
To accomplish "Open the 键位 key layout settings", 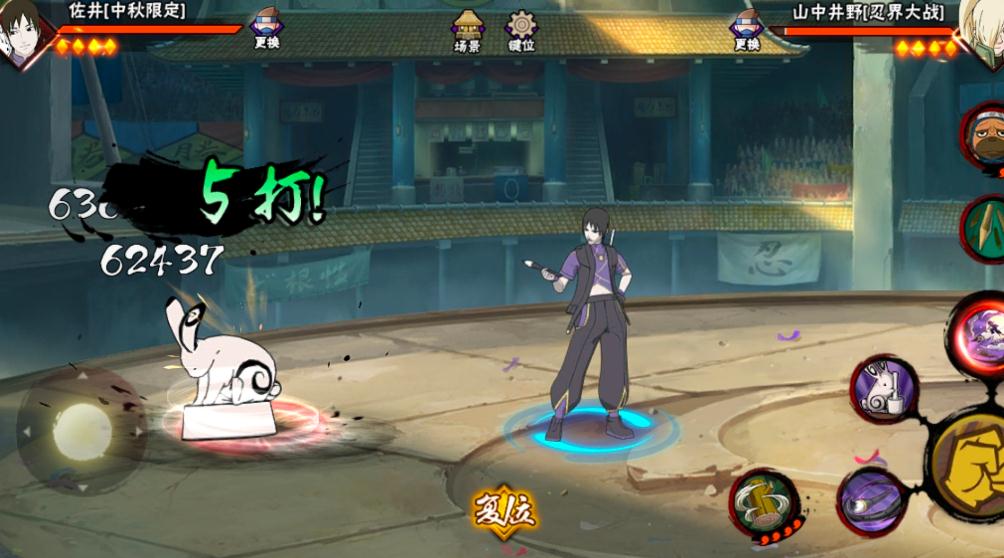I will [x=521, y=30].
